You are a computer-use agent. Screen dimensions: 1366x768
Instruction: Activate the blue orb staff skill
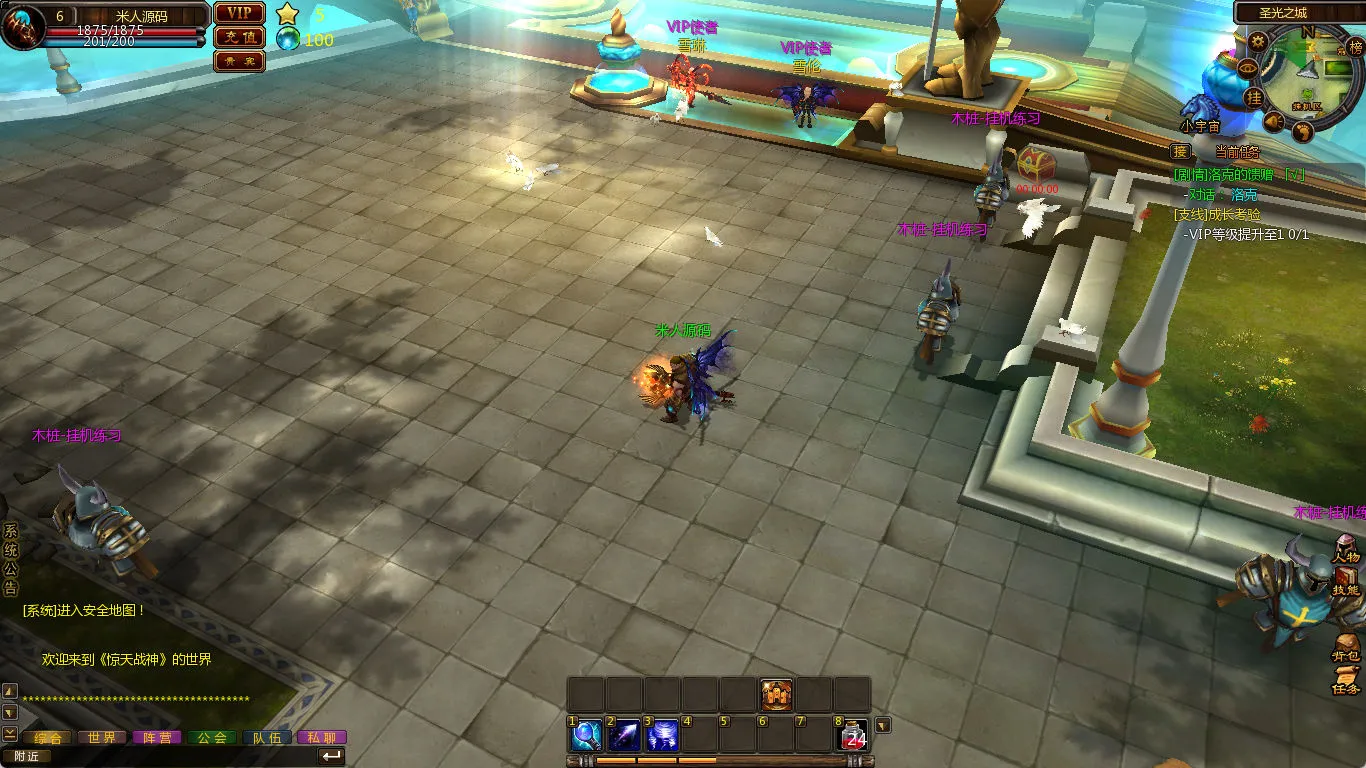[x=585, y=736]
